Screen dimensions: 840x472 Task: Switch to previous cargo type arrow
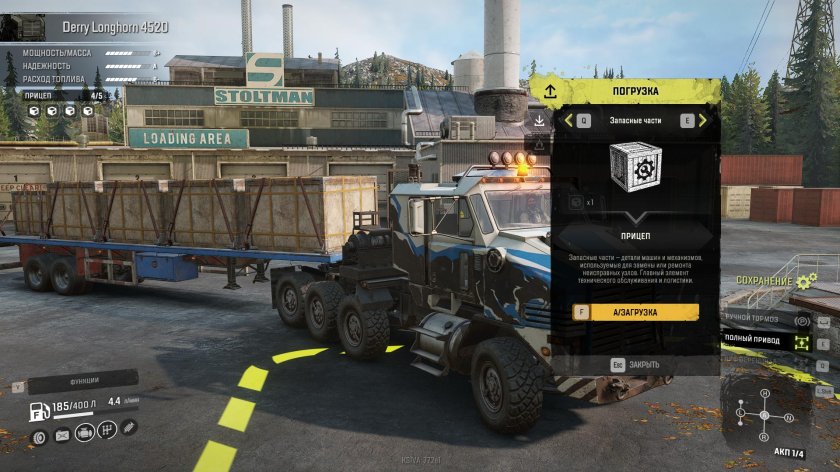pos(568,120)
